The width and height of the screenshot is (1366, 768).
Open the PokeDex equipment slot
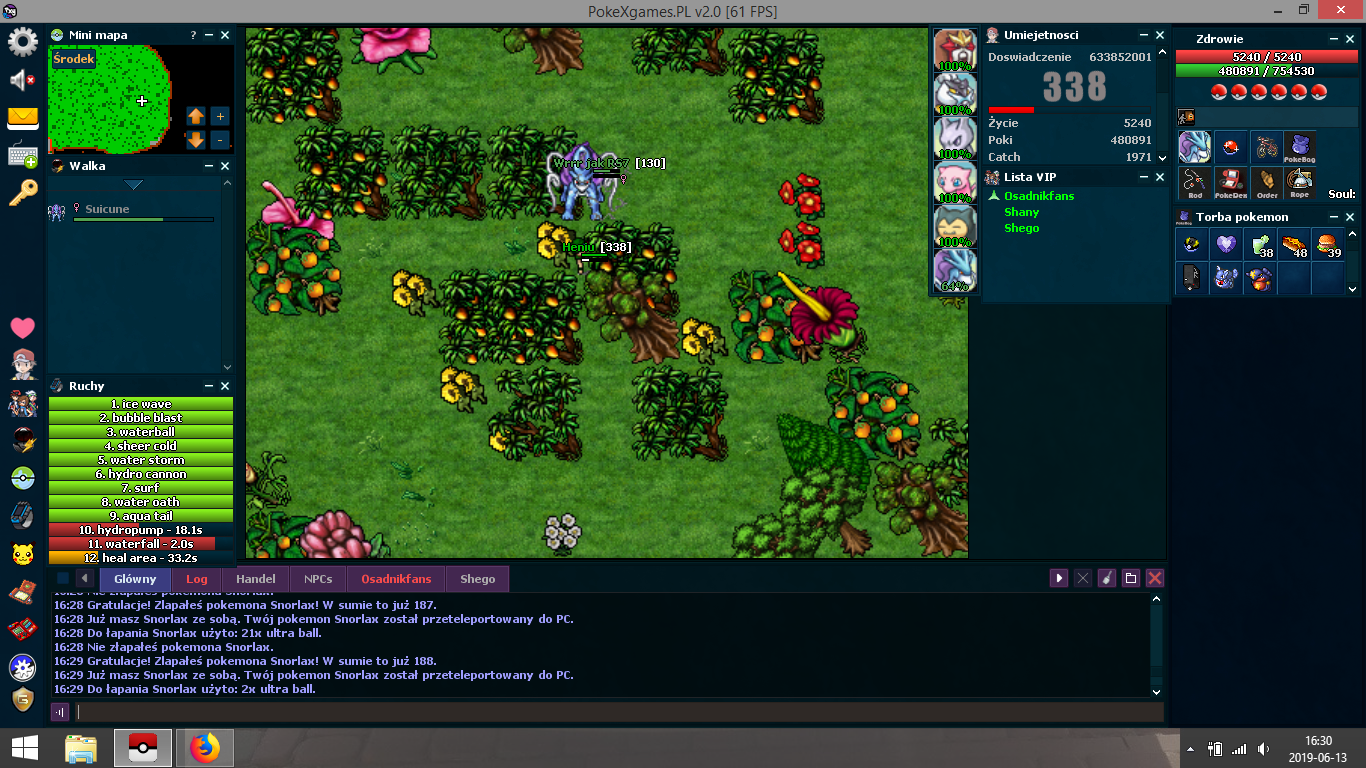[1230, 182]
